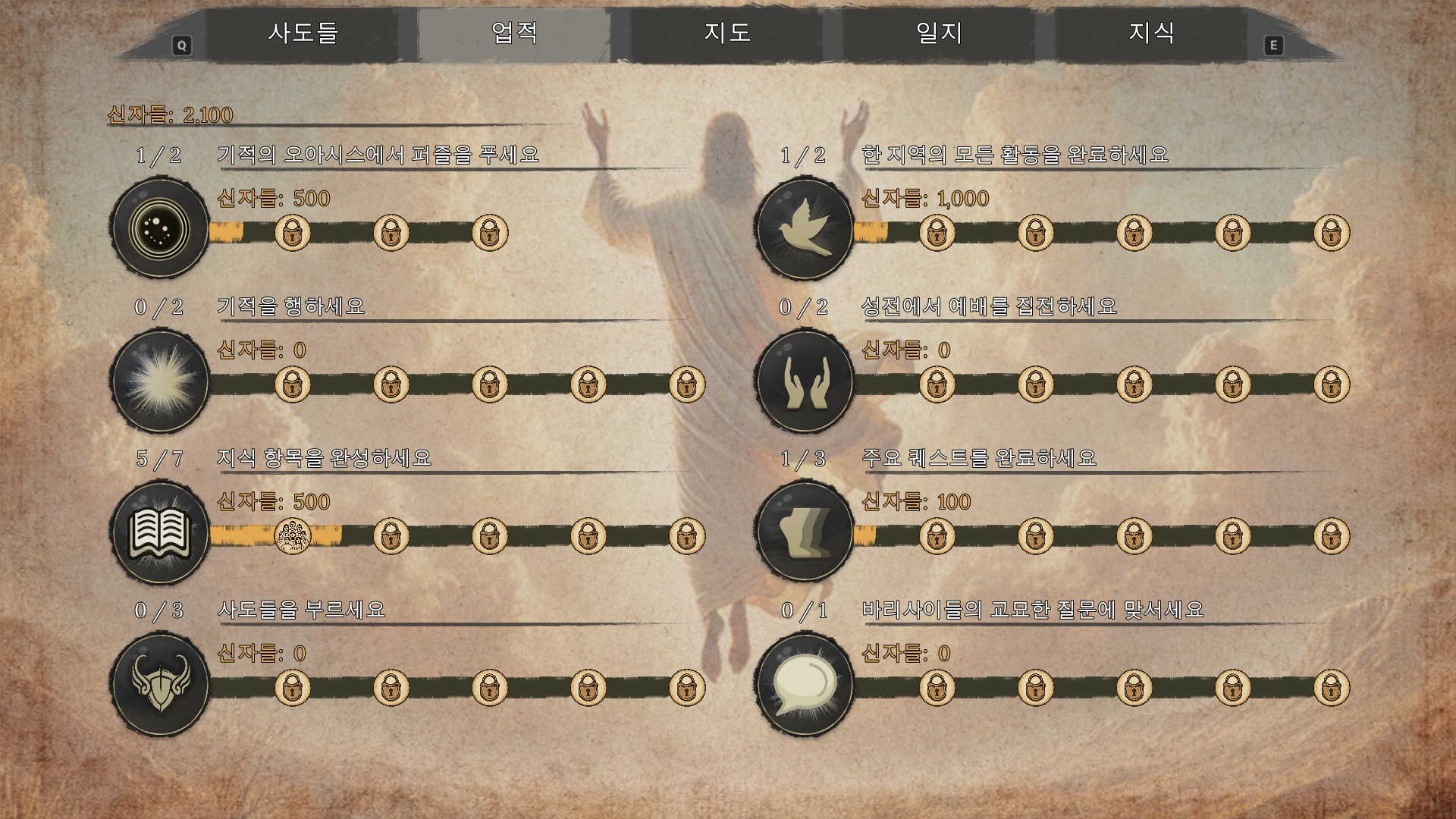Select the 업적 tab
Image resolution: width=1456 pixels, height=819 pixels.
pyautogui.click(x=515, y=33)
